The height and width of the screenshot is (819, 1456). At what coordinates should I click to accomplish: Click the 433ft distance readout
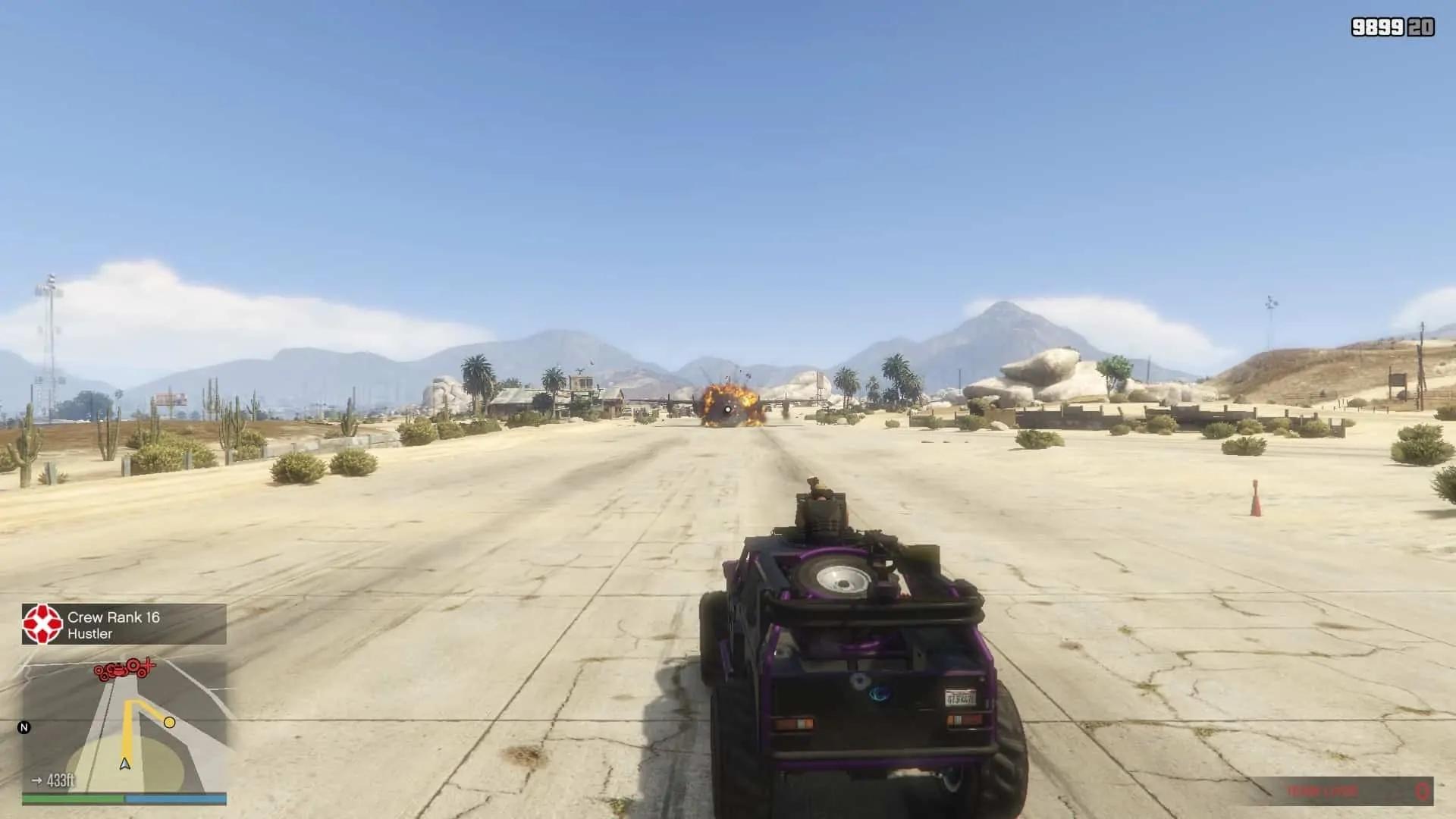[x=61, y=780]
